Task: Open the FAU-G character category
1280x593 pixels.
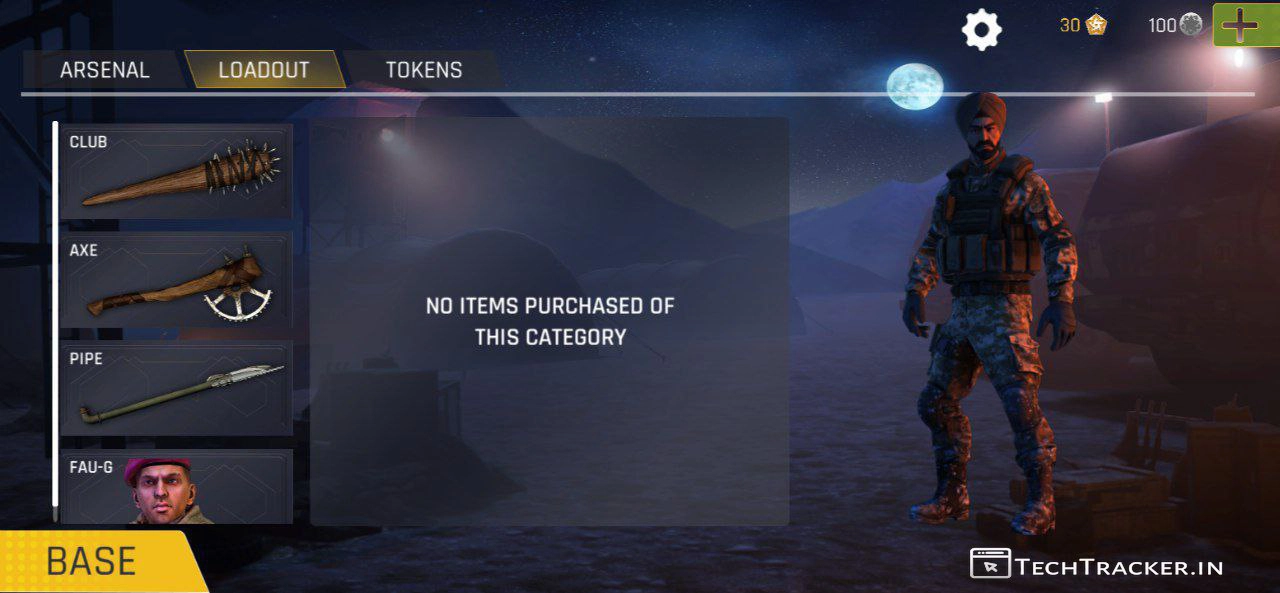Action: pyautogui.click(x=176, y=487)
